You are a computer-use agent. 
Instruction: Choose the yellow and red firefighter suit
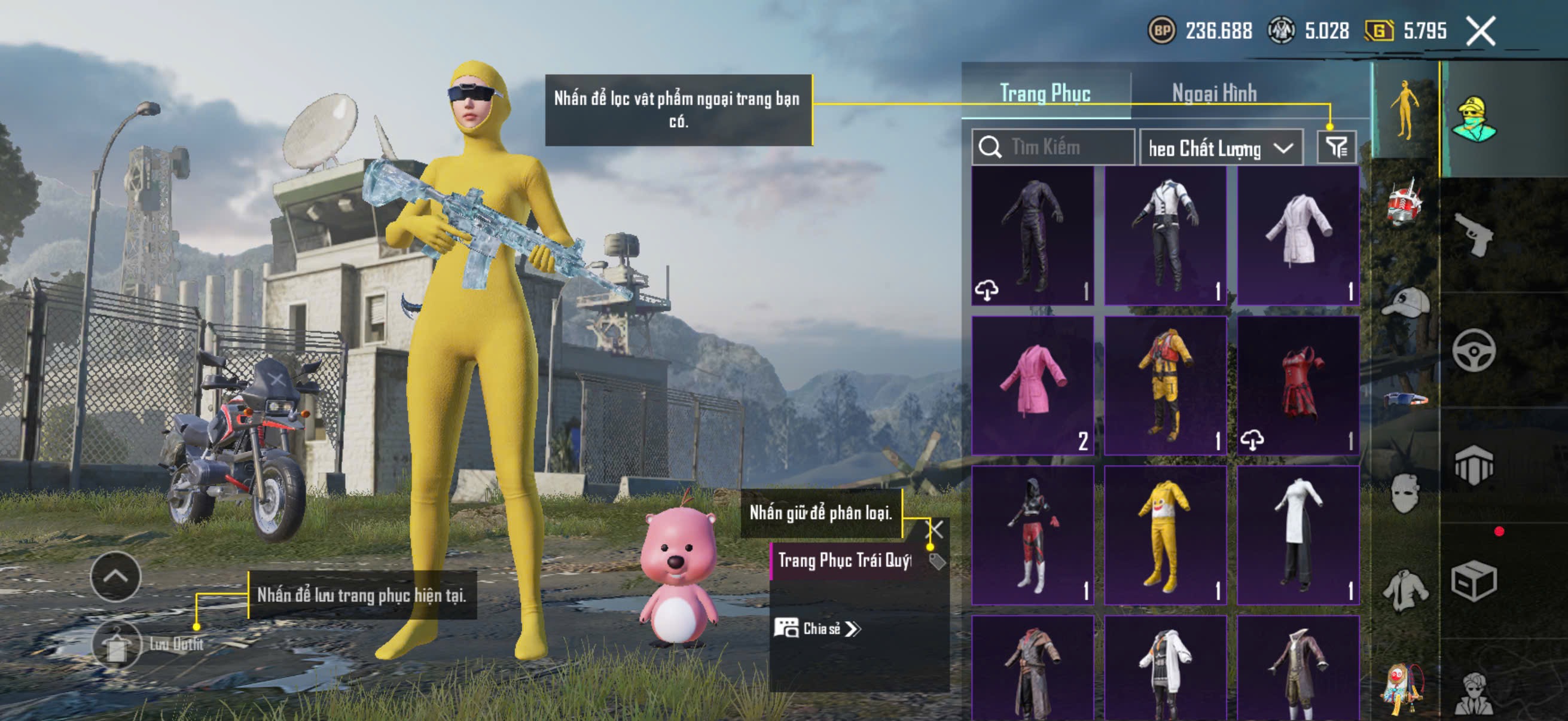tap(1165, 384)
